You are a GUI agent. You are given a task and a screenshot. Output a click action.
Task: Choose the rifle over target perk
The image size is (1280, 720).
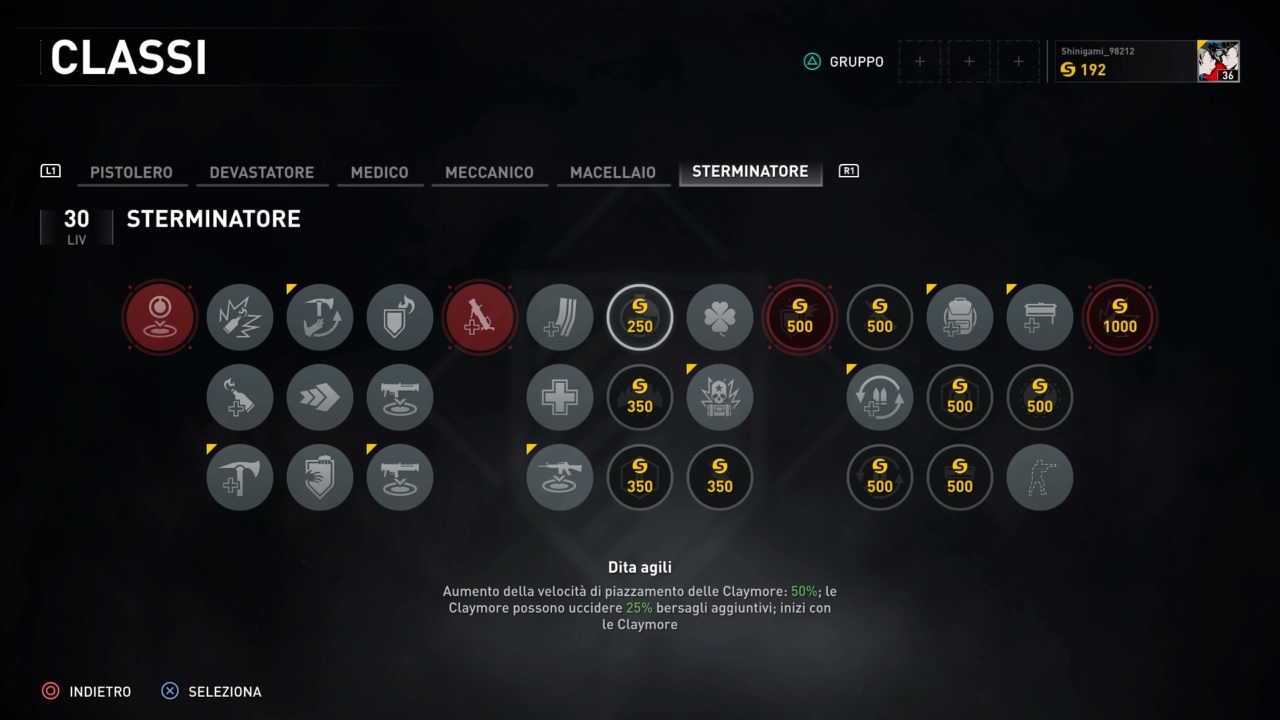coord(560,478)
